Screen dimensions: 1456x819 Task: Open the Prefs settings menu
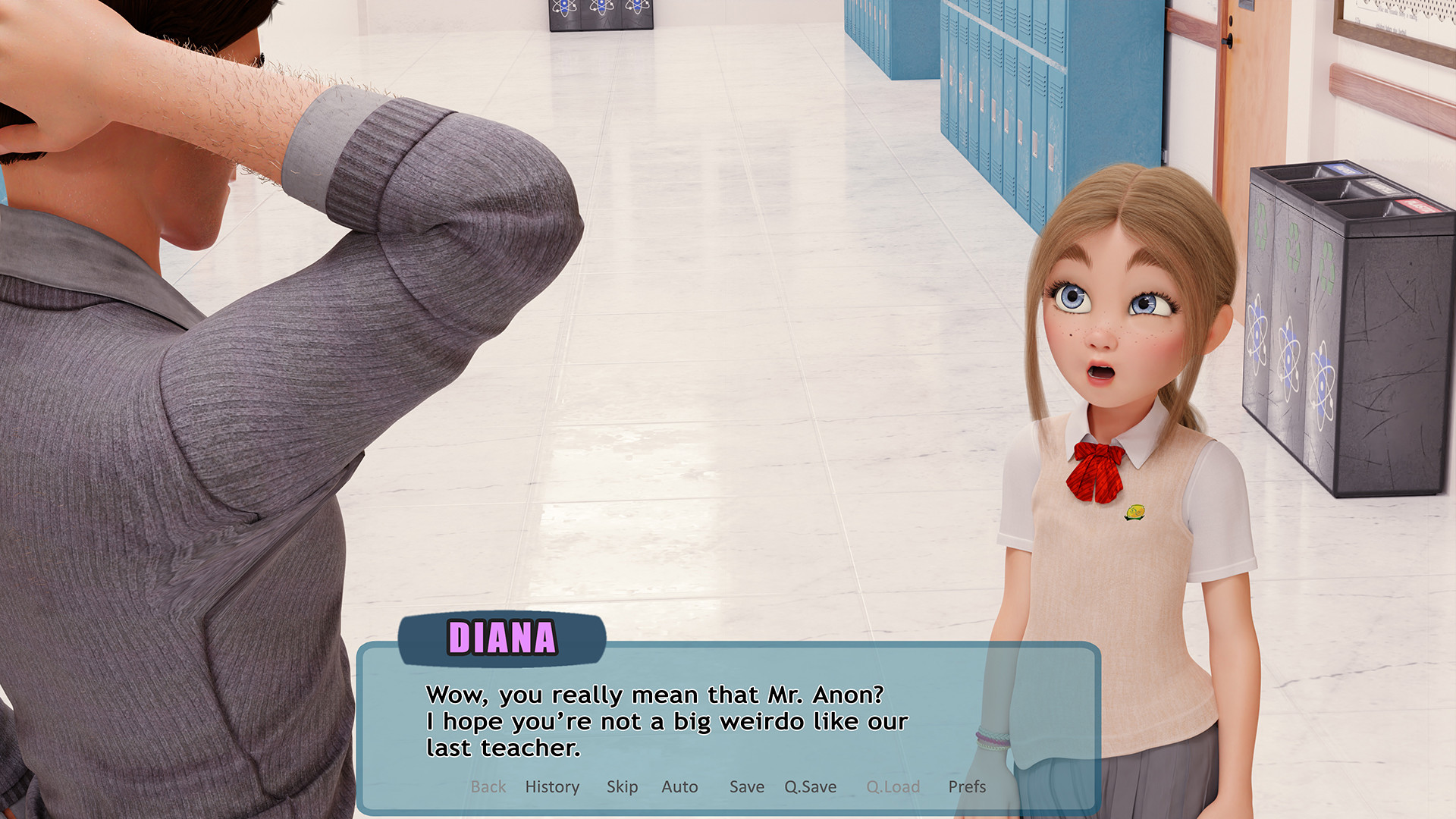coord(967,786)
